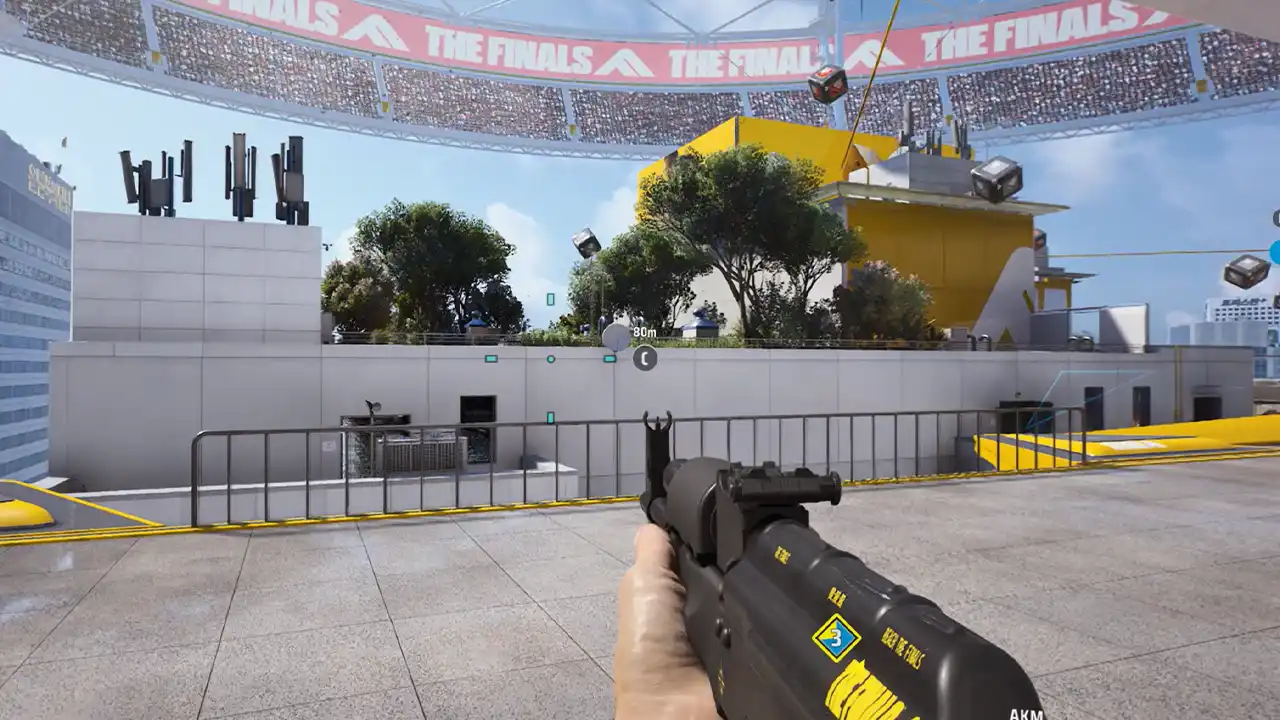Click the blue circular indicator on the right edge
This screenshot has height=720, width=1280.
(1275, 252)
